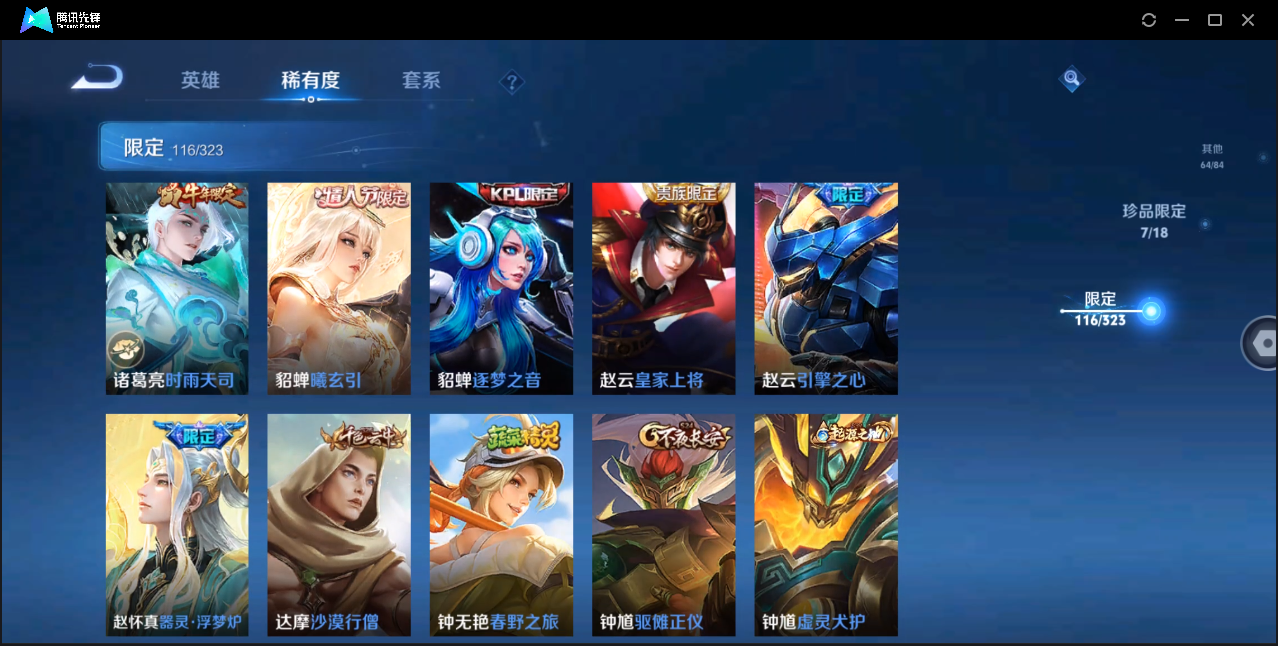View the 钟馗 驱傩正仪 skin card

click(x=663, y=524)
